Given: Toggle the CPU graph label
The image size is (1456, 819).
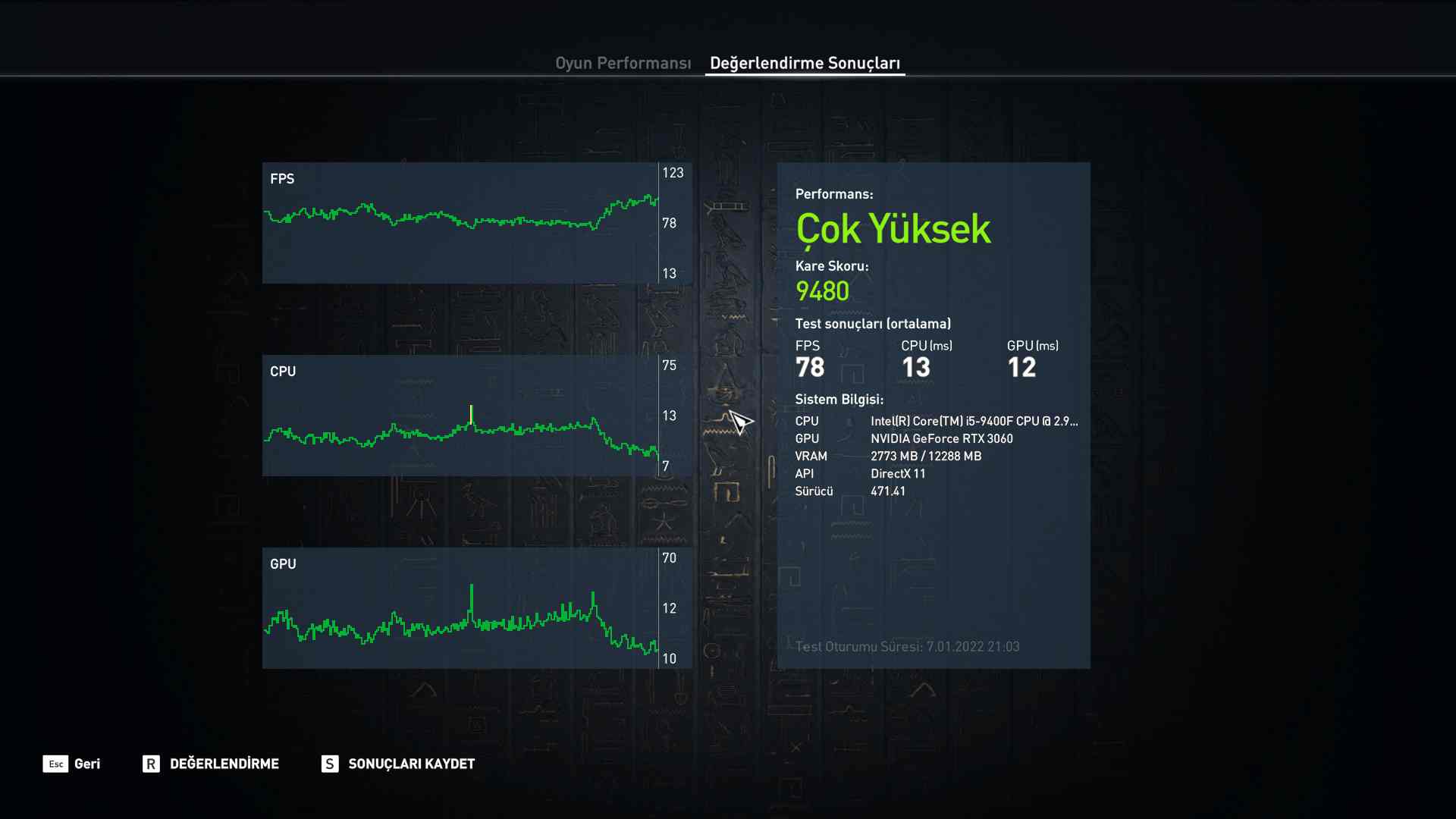Looking at the screenshot, I should pos(282,372).
